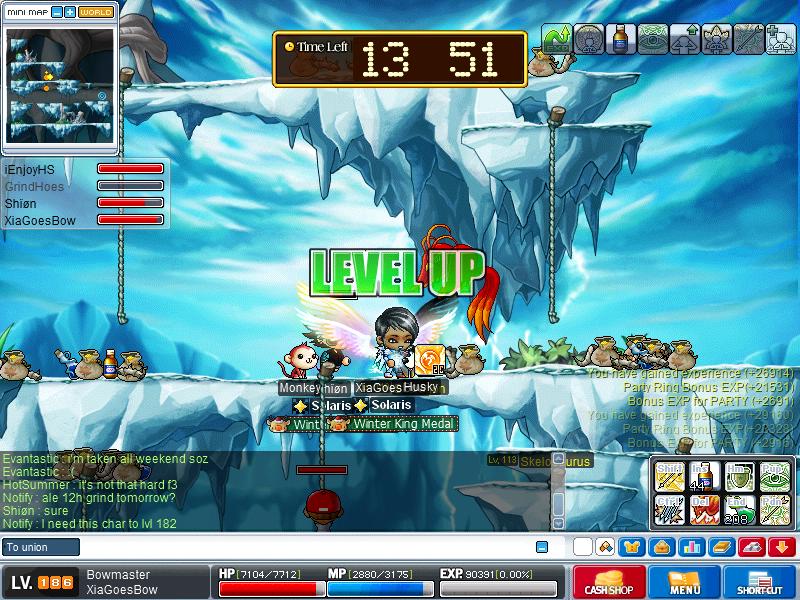Change the 'To union' chat target
Image resolution: width=800 pixels, height=600 pixels.
click(40, 547)
